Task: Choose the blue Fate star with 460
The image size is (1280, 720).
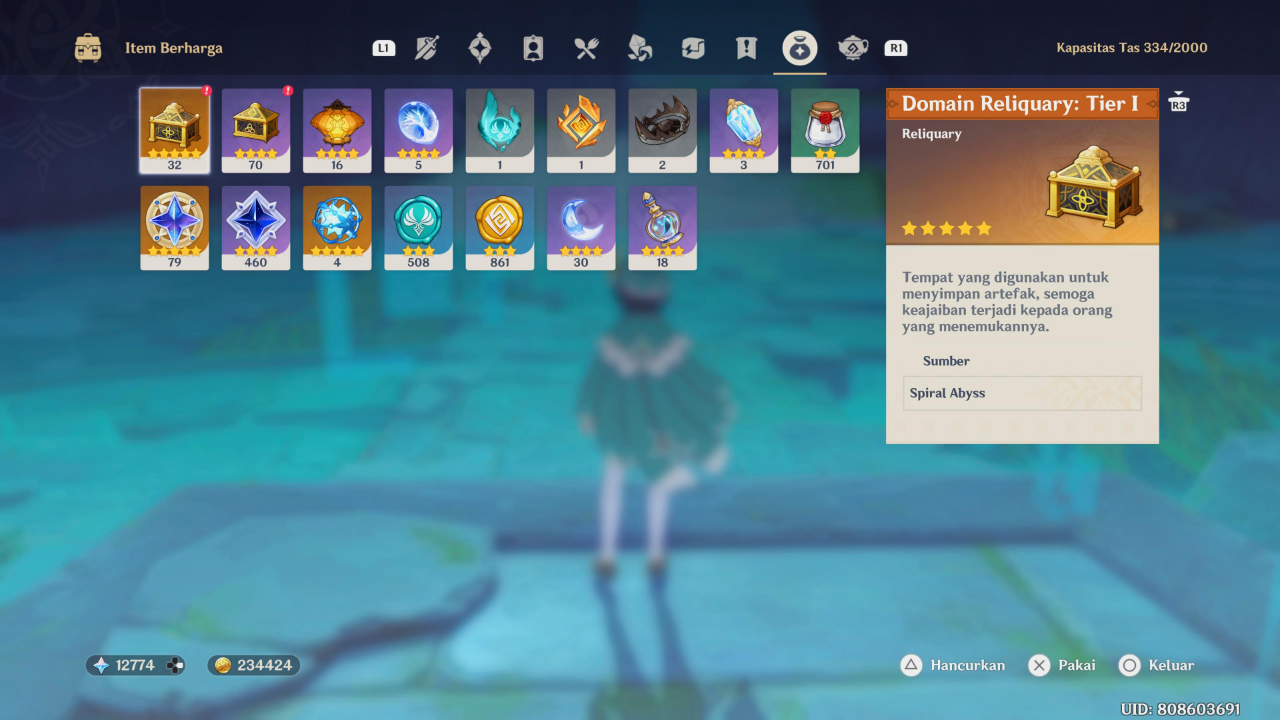Action: point(256,227)
